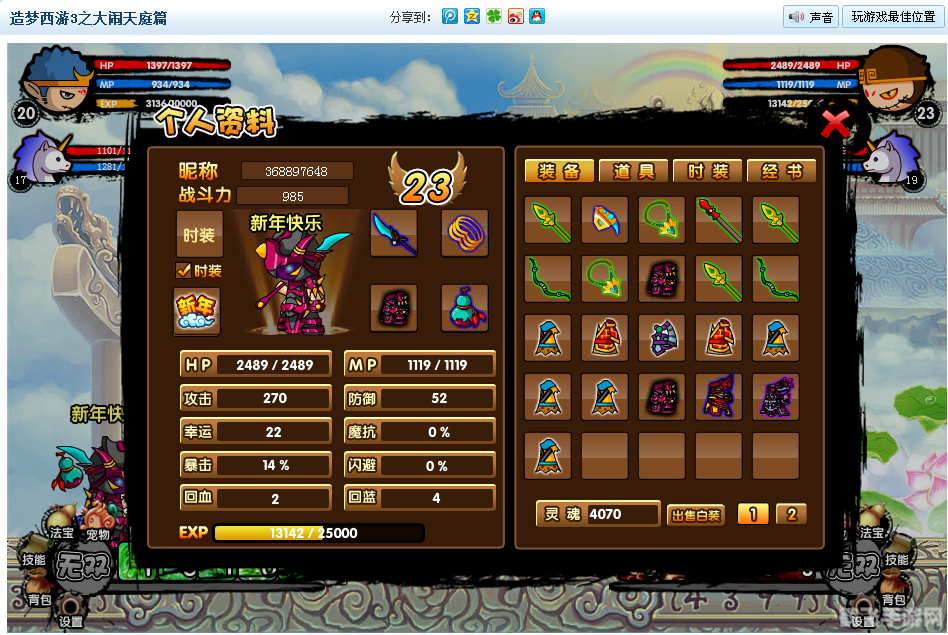Select the 经书 scriptures tab
948x635 pixels.
pos(781,171)
